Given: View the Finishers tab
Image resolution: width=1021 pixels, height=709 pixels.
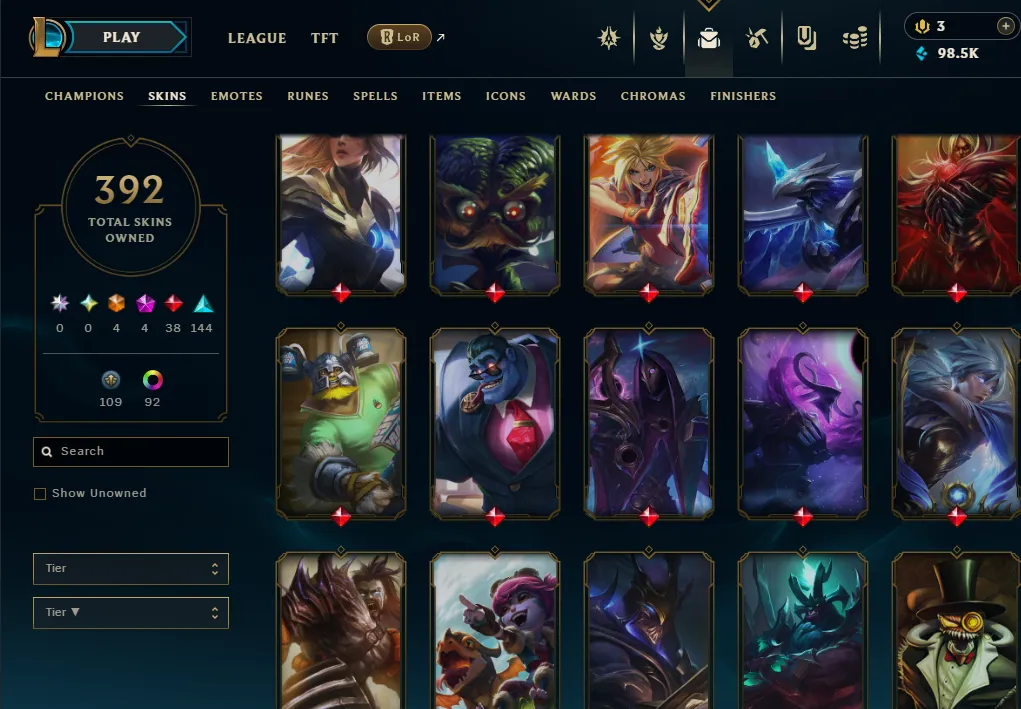Looking at the screenshot, I should coord(743,96).
